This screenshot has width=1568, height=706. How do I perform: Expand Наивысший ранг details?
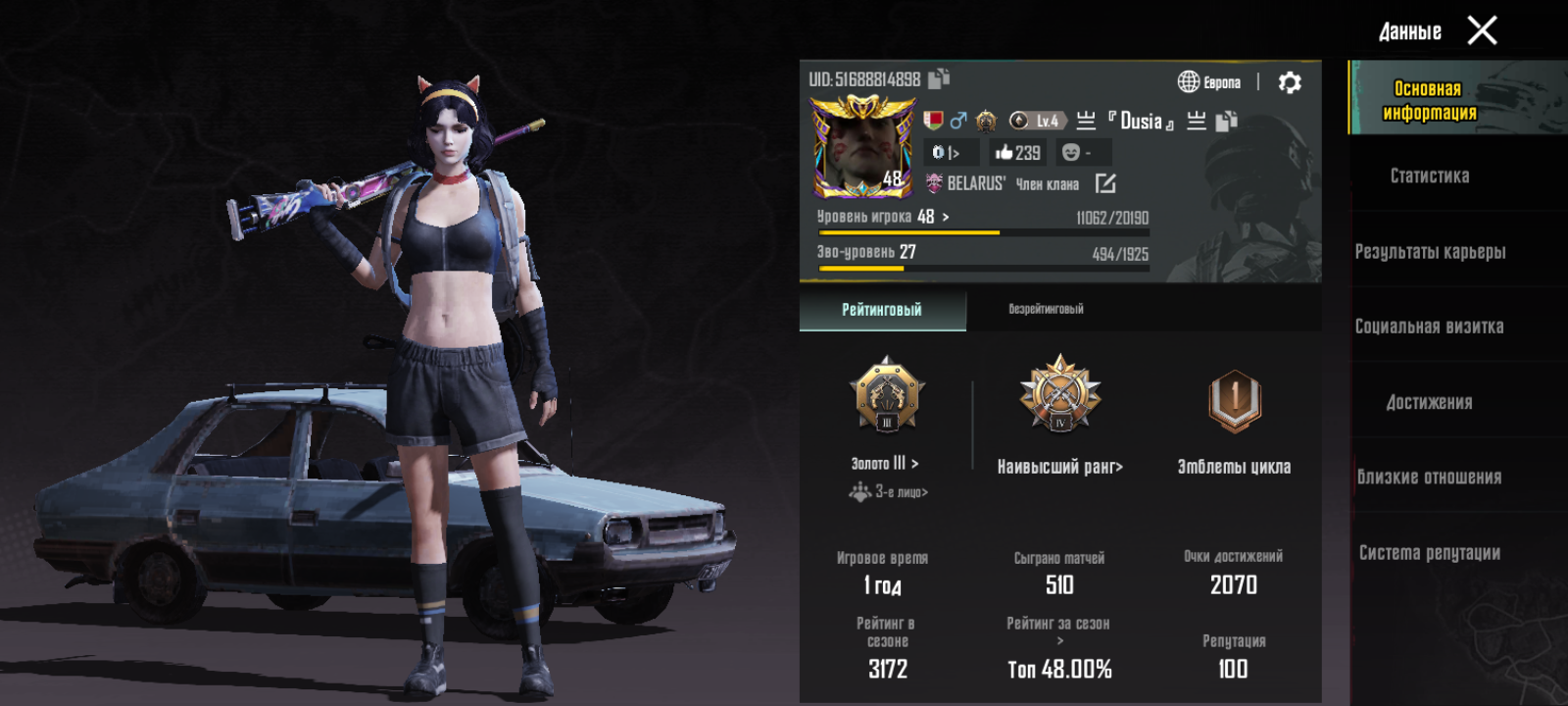click(1059, 468)
